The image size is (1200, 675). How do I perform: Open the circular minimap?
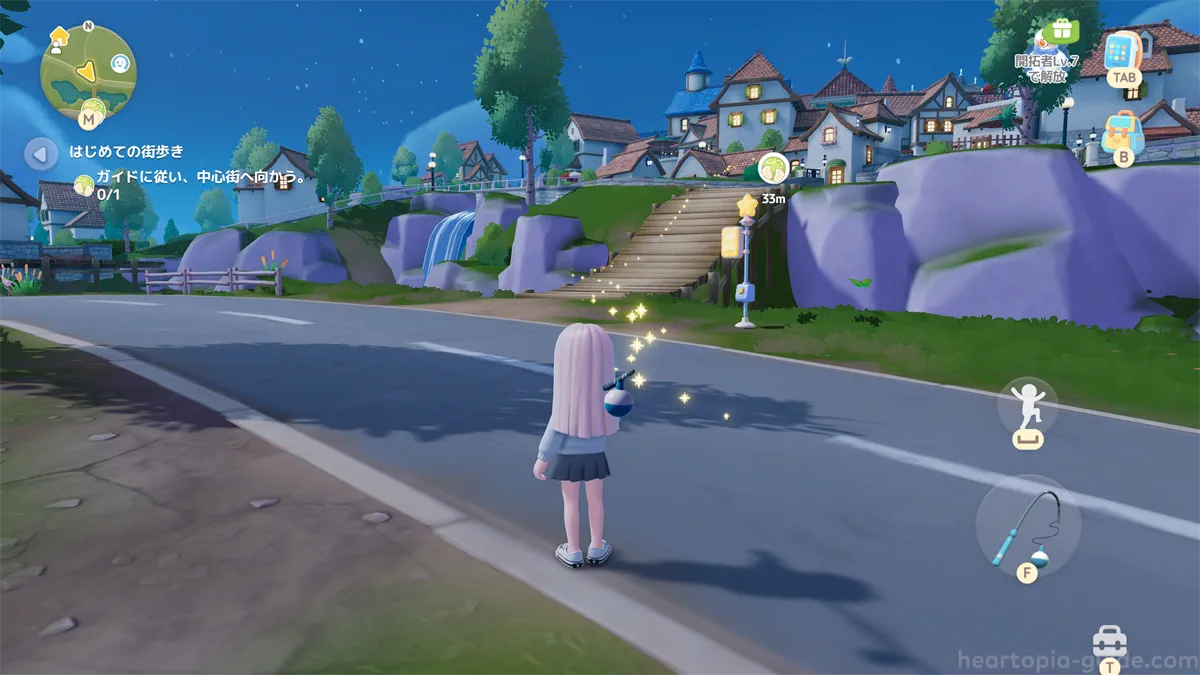tap(87, 72)
